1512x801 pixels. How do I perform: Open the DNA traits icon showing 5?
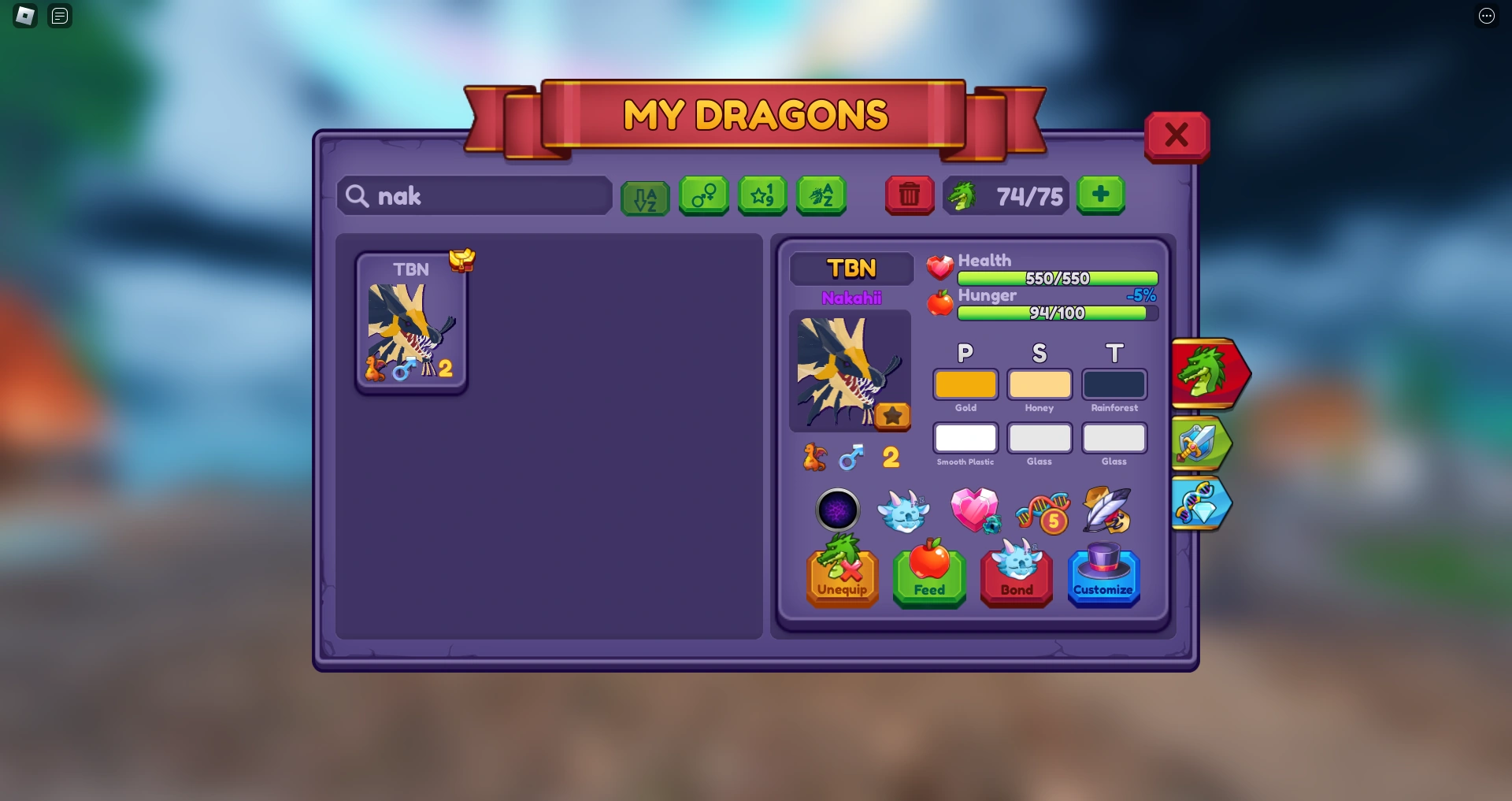(x=1043, y=511)
